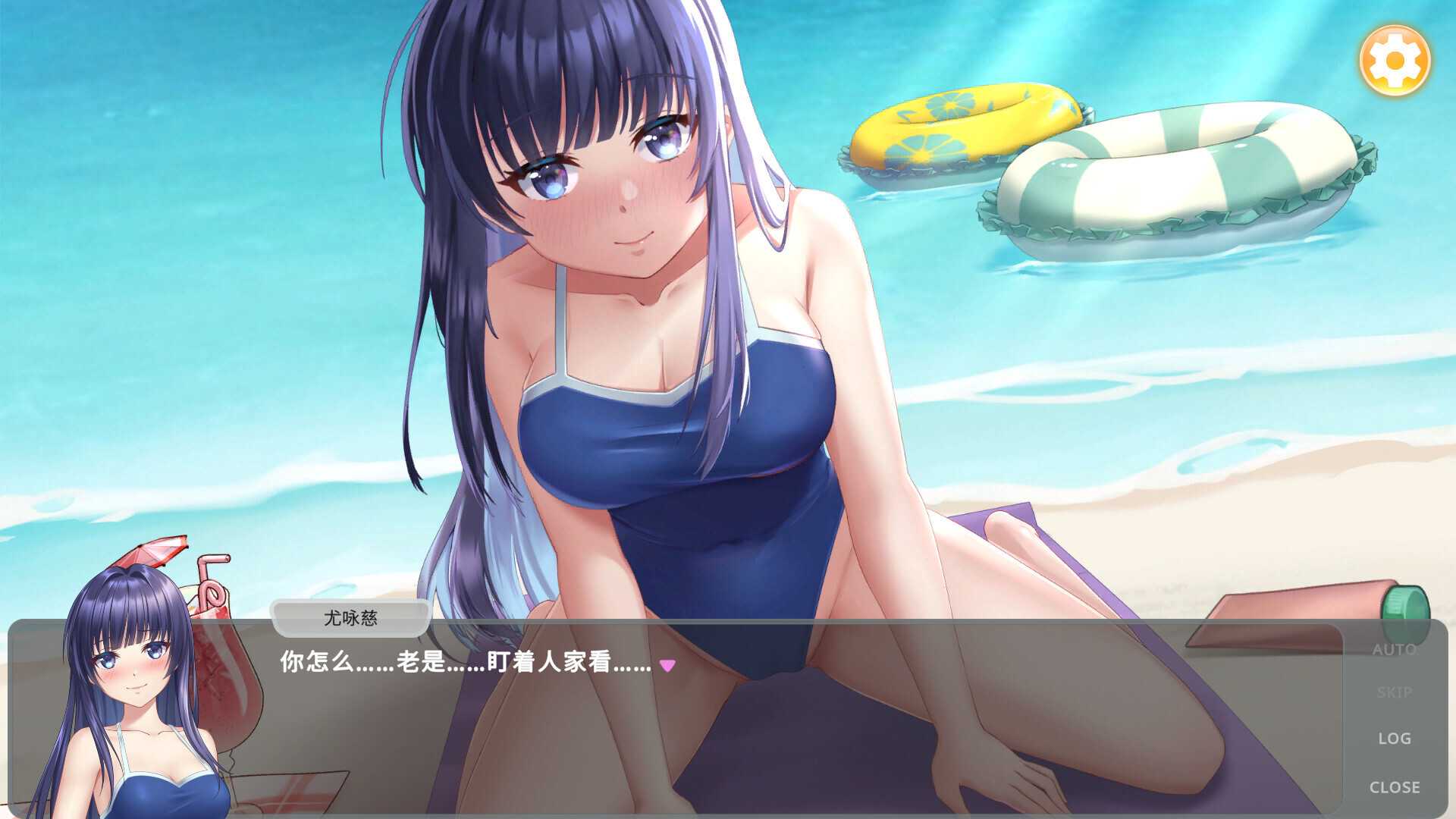
Task: Click LOG in the quick menu column
Action: click(1394, 738)
